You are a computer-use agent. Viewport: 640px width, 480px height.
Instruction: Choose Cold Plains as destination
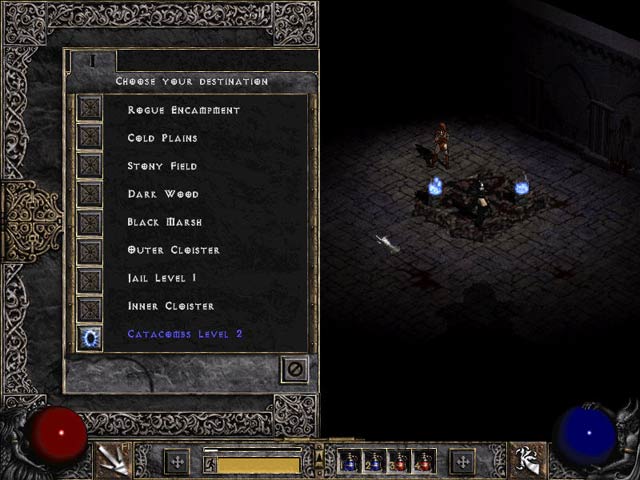pos(90,137)
